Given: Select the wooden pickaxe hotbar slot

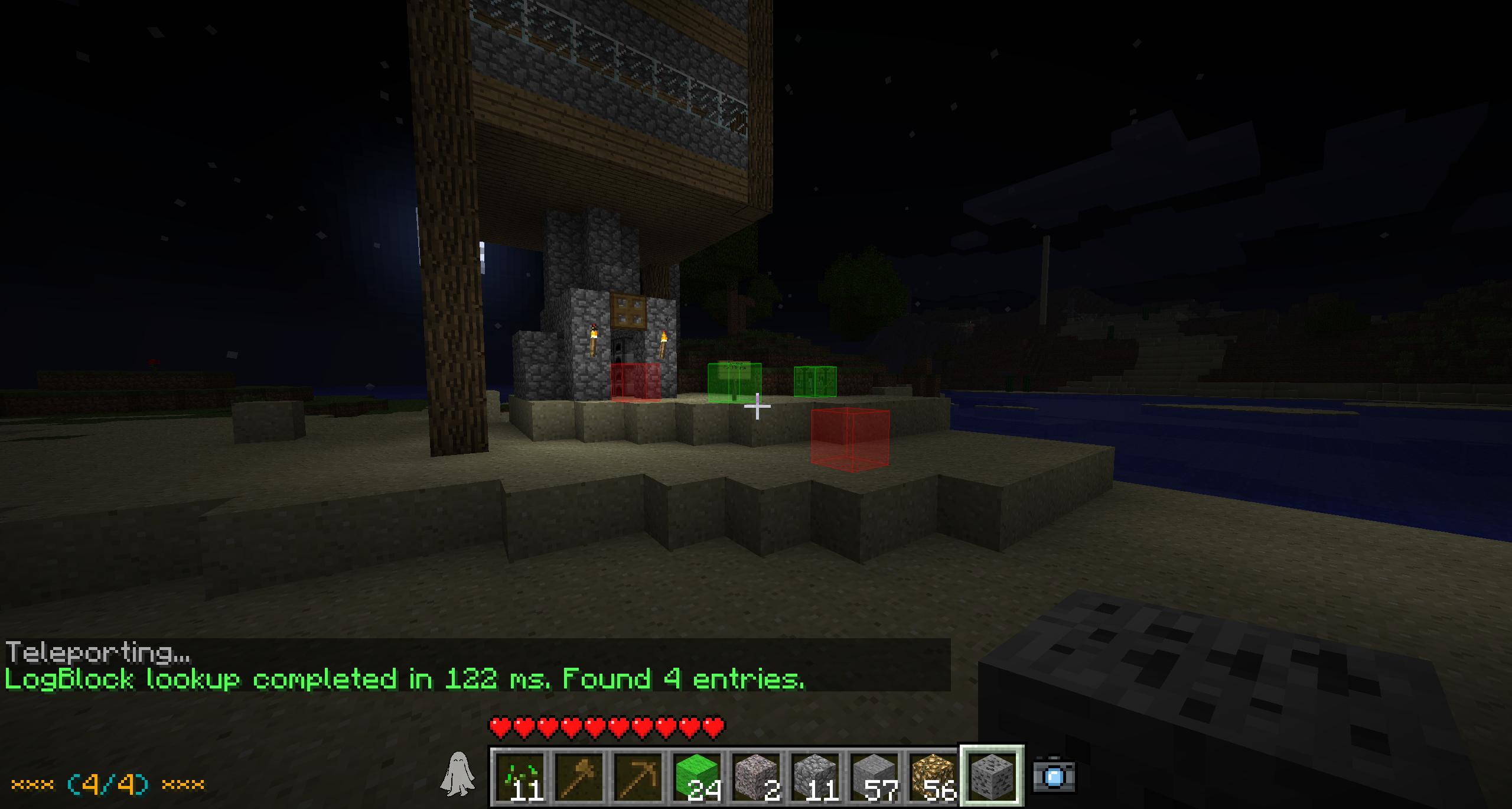Looking at the screenshot, I should (x=638, y=776).
